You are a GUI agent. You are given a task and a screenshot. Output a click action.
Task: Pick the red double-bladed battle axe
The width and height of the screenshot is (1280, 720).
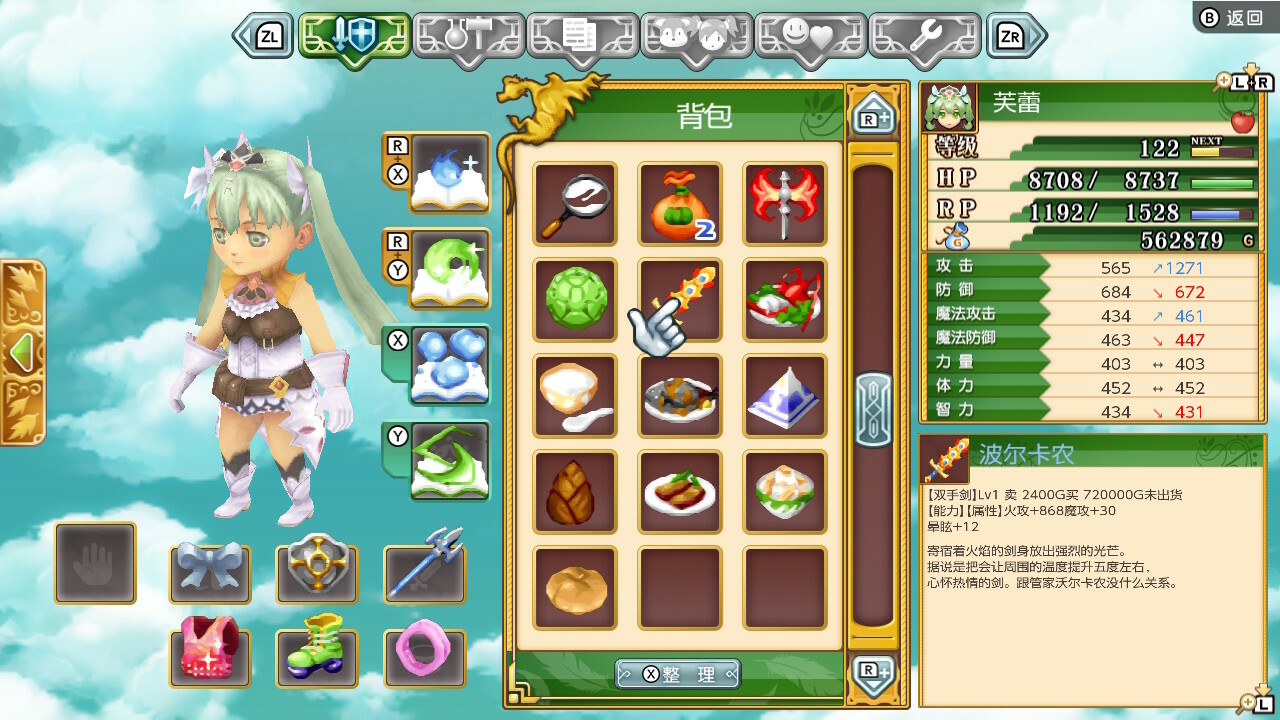point(785,204)
